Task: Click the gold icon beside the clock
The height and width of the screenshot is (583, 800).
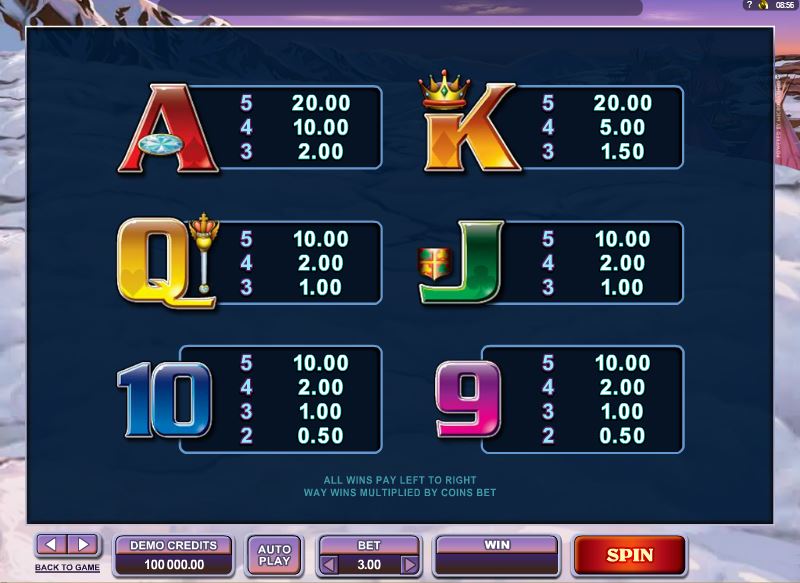Action: click(x=762, y=6)
